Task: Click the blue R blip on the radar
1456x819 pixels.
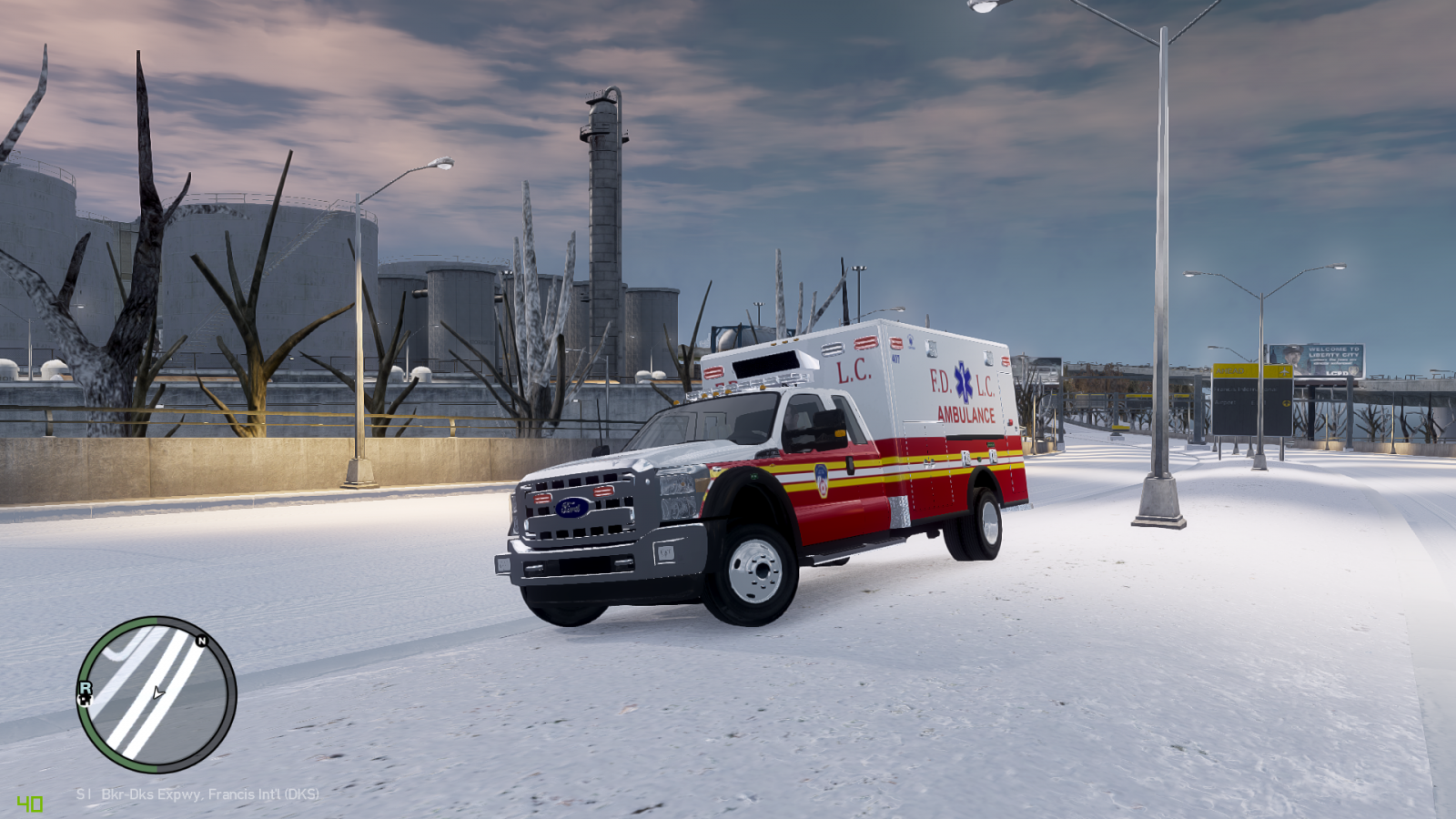Action: [85, 688]
